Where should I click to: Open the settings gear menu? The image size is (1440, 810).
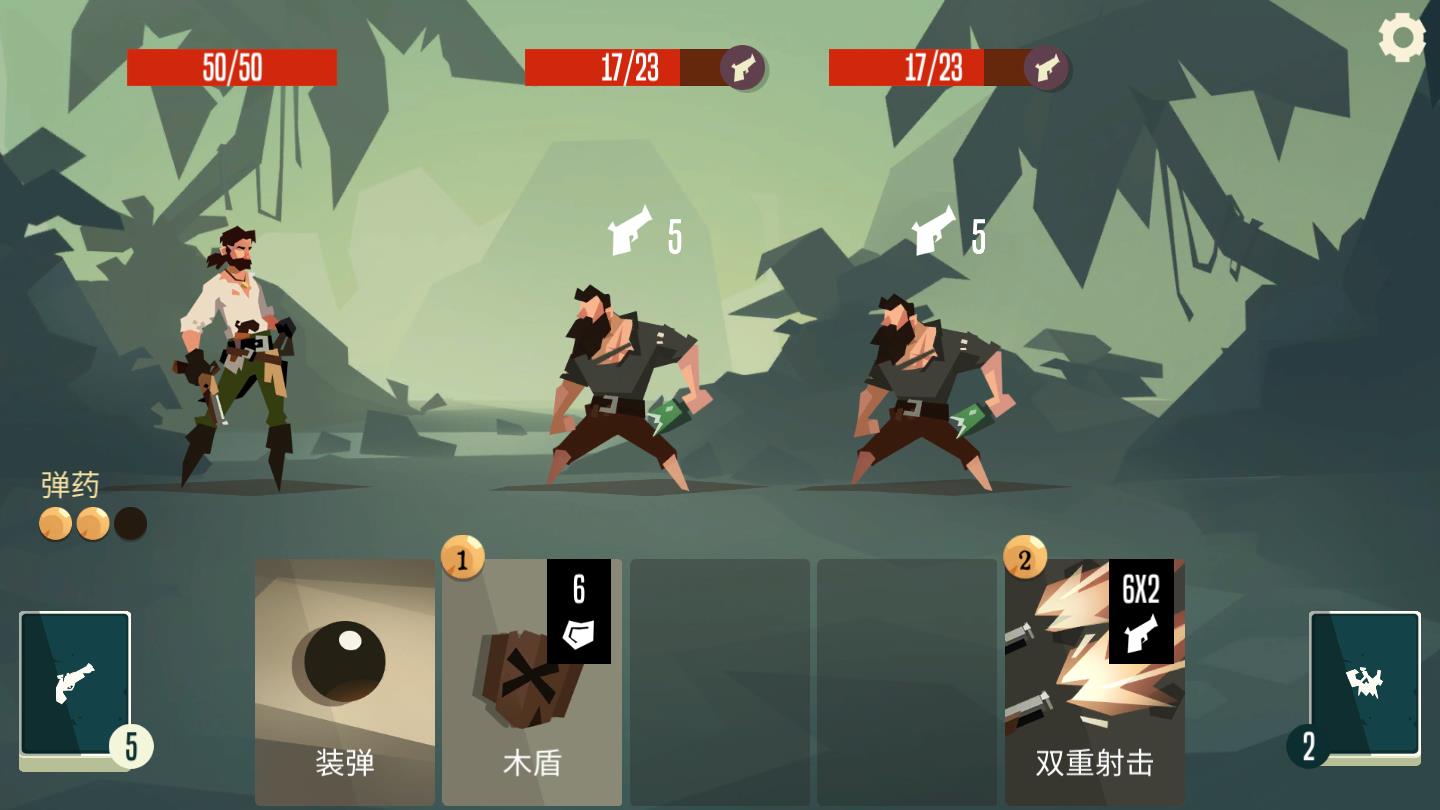(1402, 38)
